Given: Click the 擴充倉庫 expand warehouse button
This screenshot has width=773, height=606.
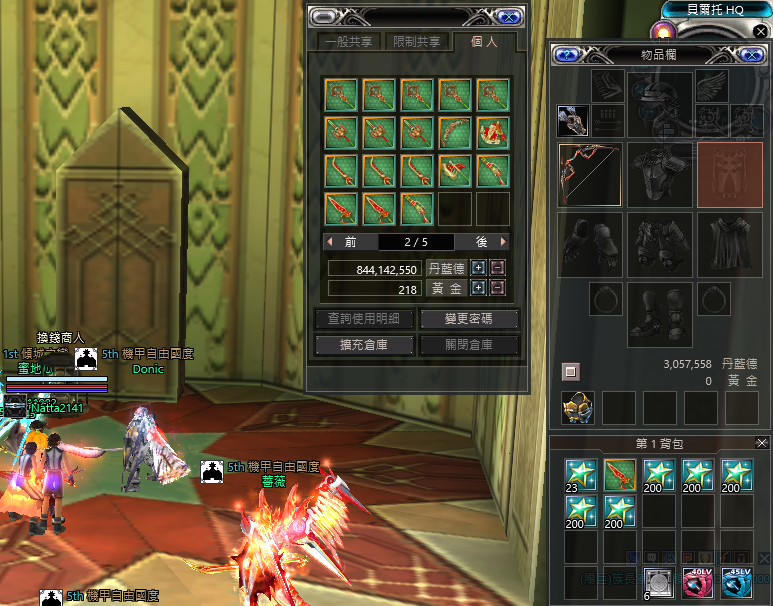Looking at the screenshot, I should click(x=364, y=345).
